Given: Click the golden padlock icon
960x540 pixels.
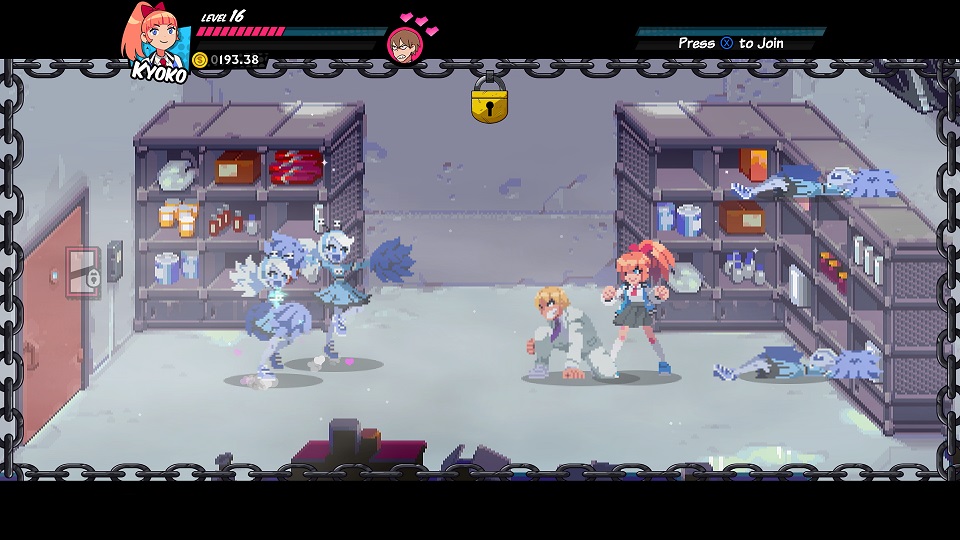Looking at the screenshot, I should [x=489, y=101].
